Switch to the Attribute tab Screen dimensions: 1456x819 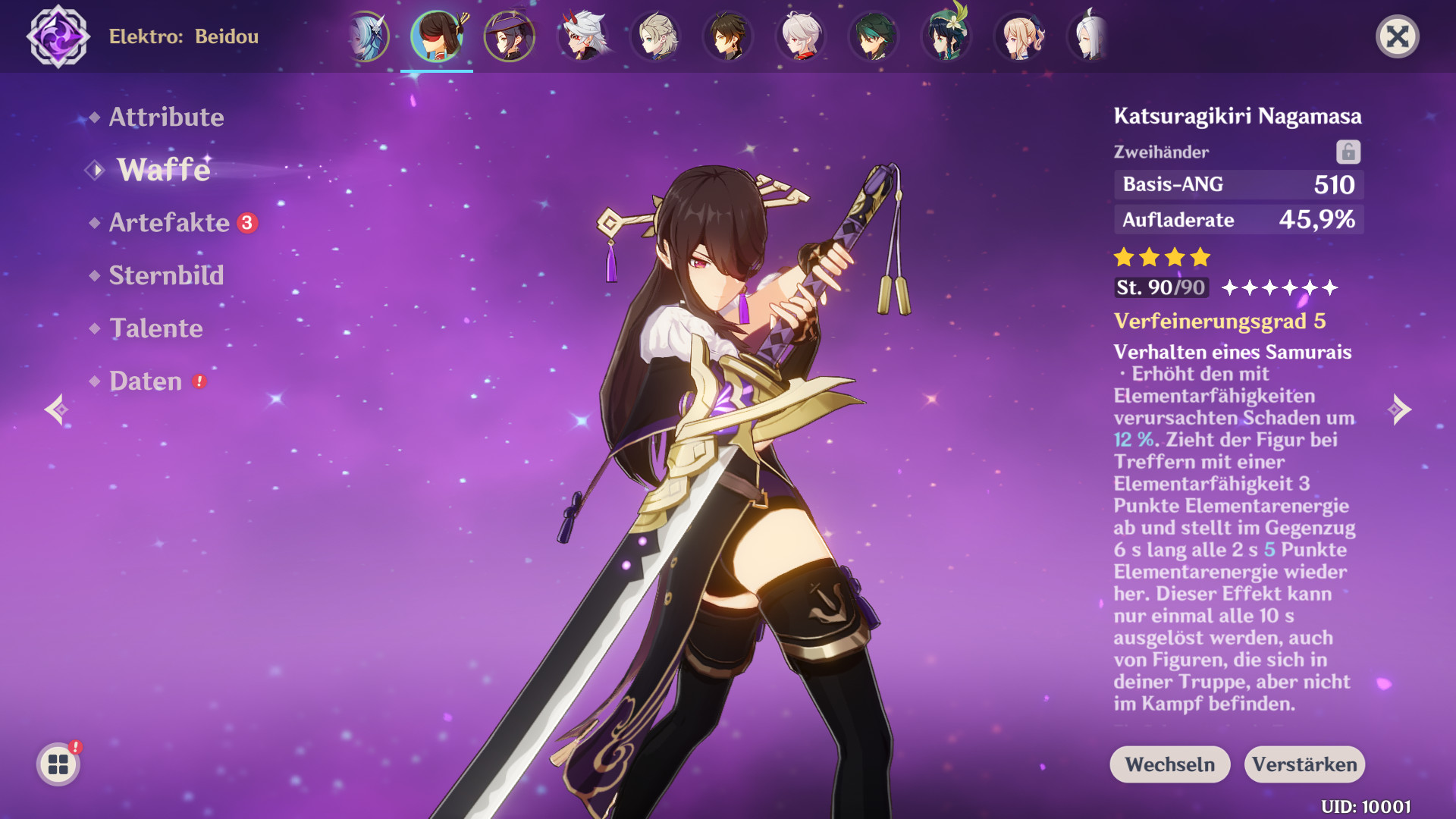pyautogui.click(x=166, y=118)
